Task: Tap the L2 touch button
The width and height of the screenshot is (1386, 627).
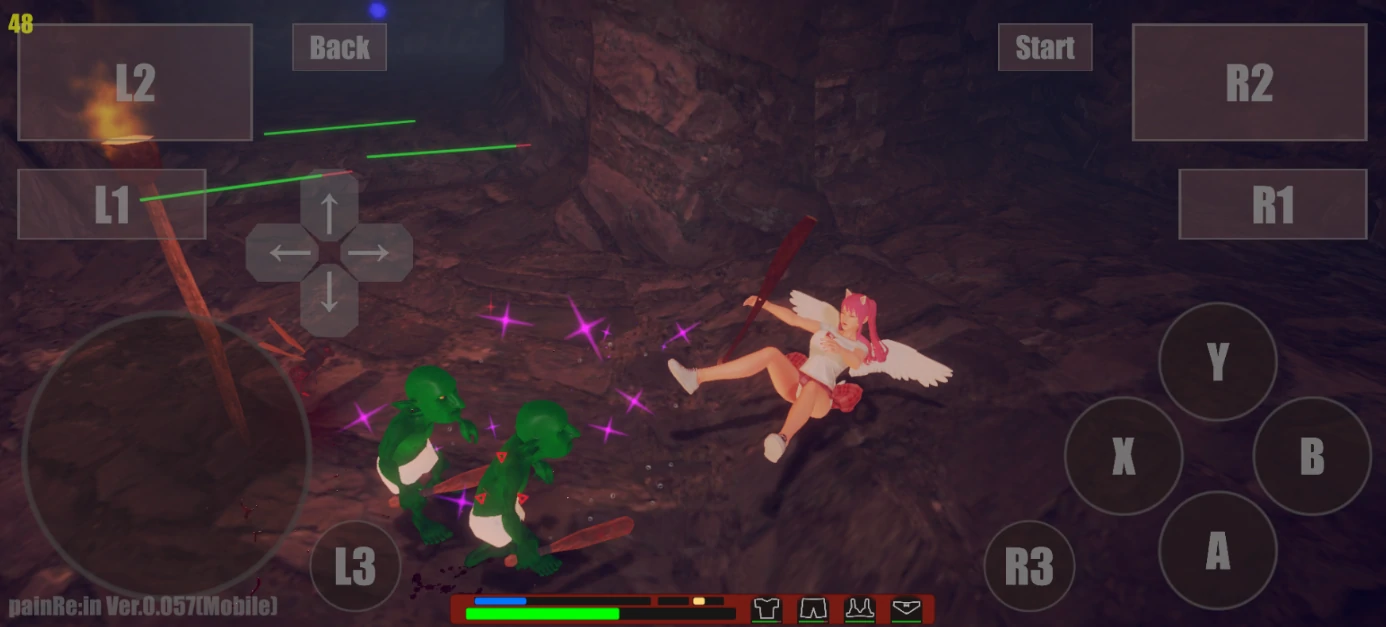Action: coord(135,82)
